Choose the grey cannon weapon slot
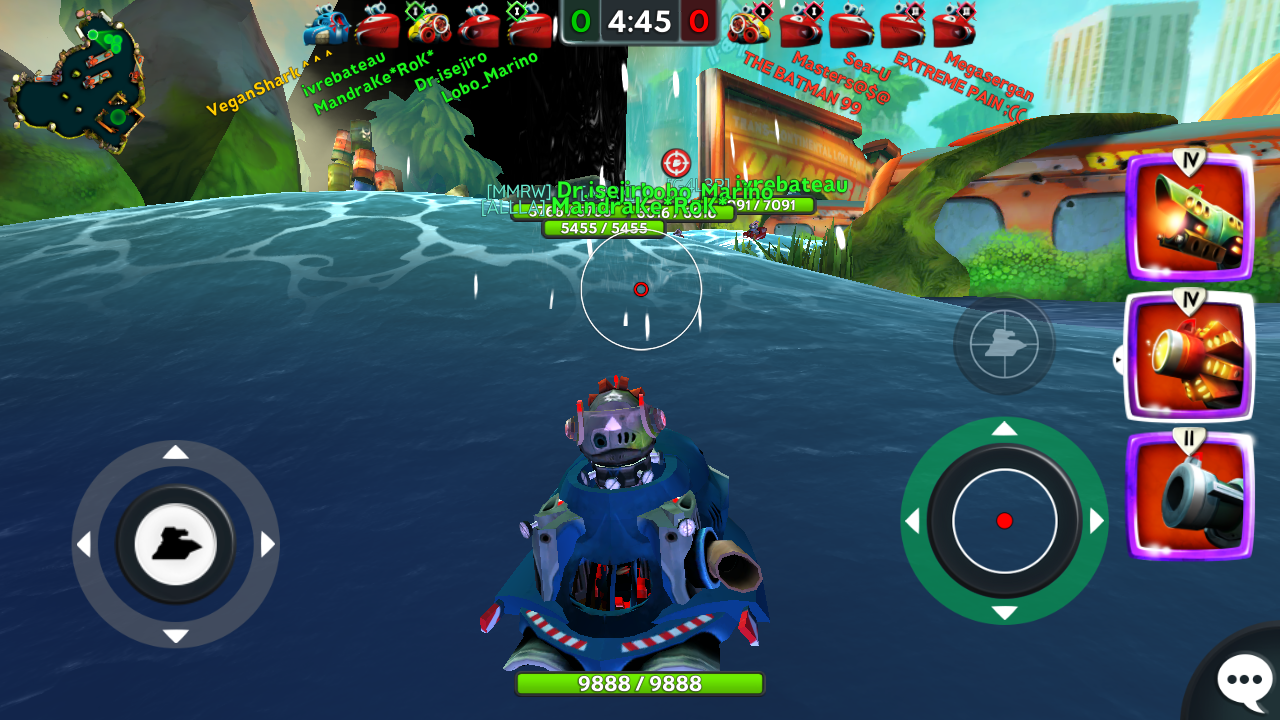This screenshot has height=720, width=1280. [x=1190, y=496]
